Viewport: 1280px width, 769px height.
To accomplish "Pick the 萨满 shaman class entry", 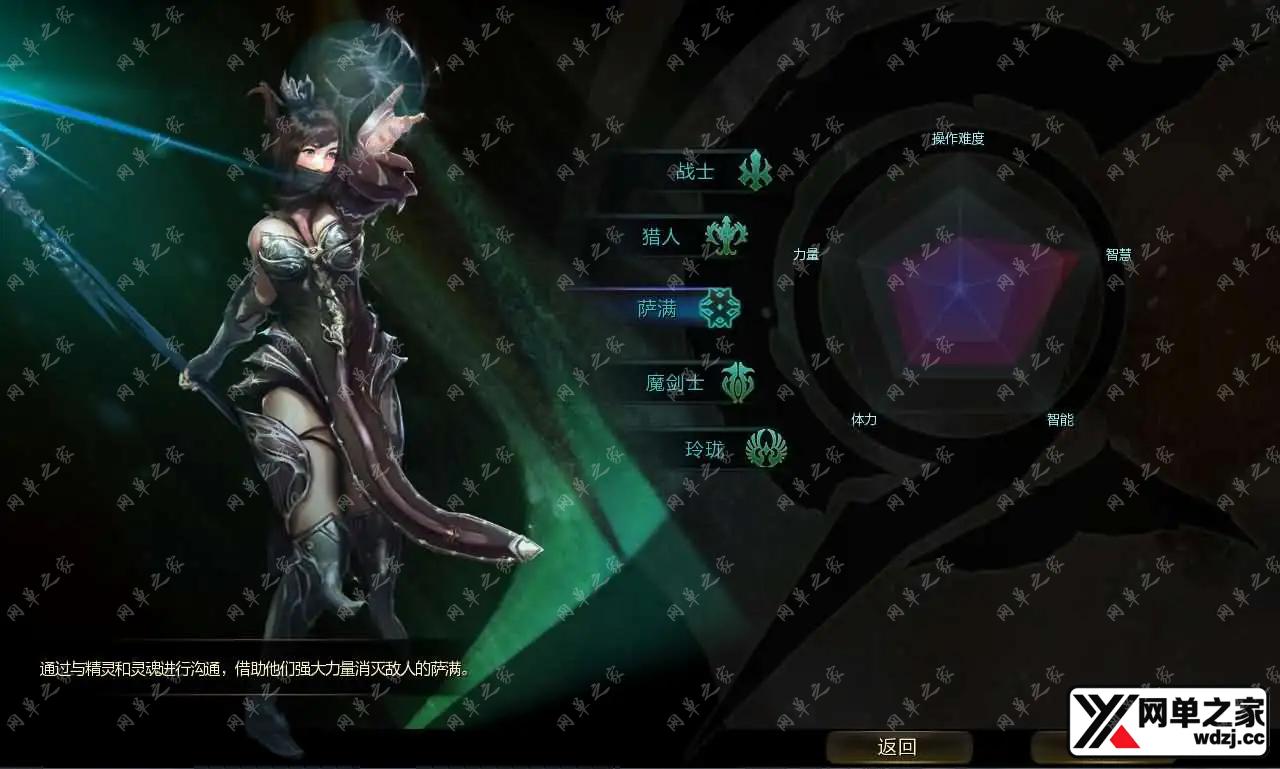I will 659,309.
